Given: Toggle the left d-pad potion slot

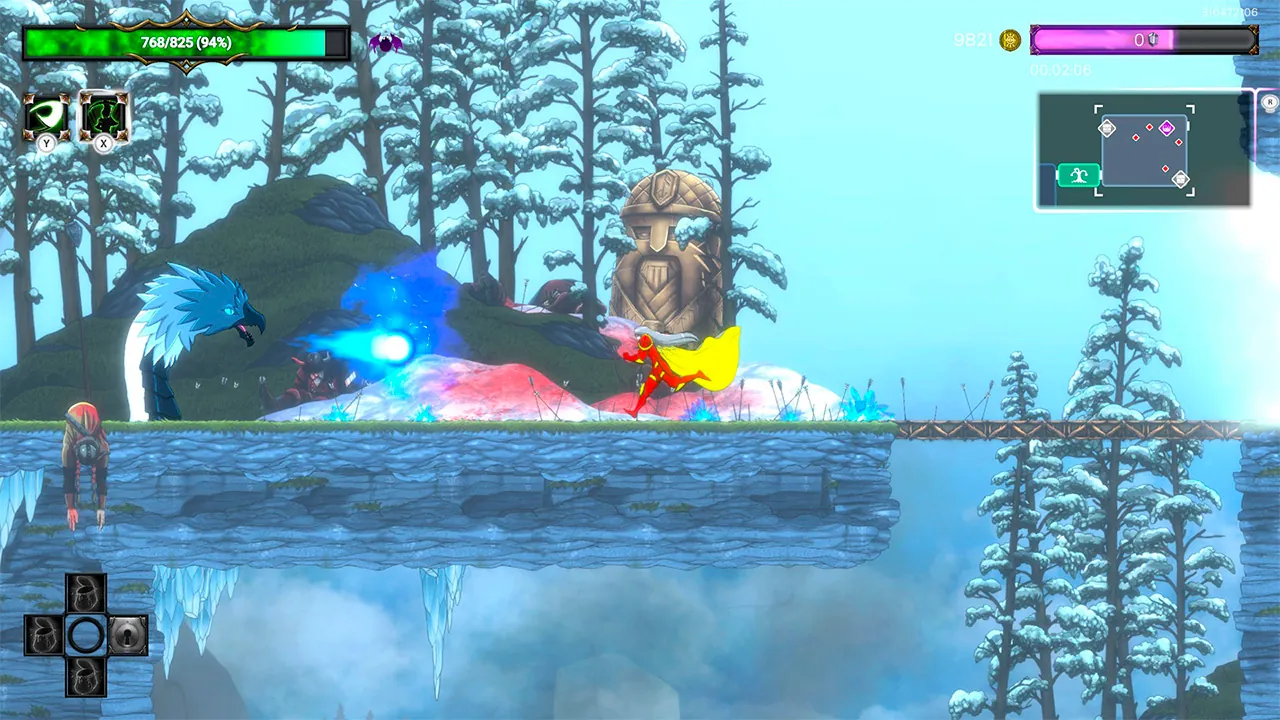Looking at the screenshot, I should [x=42, y=635].
